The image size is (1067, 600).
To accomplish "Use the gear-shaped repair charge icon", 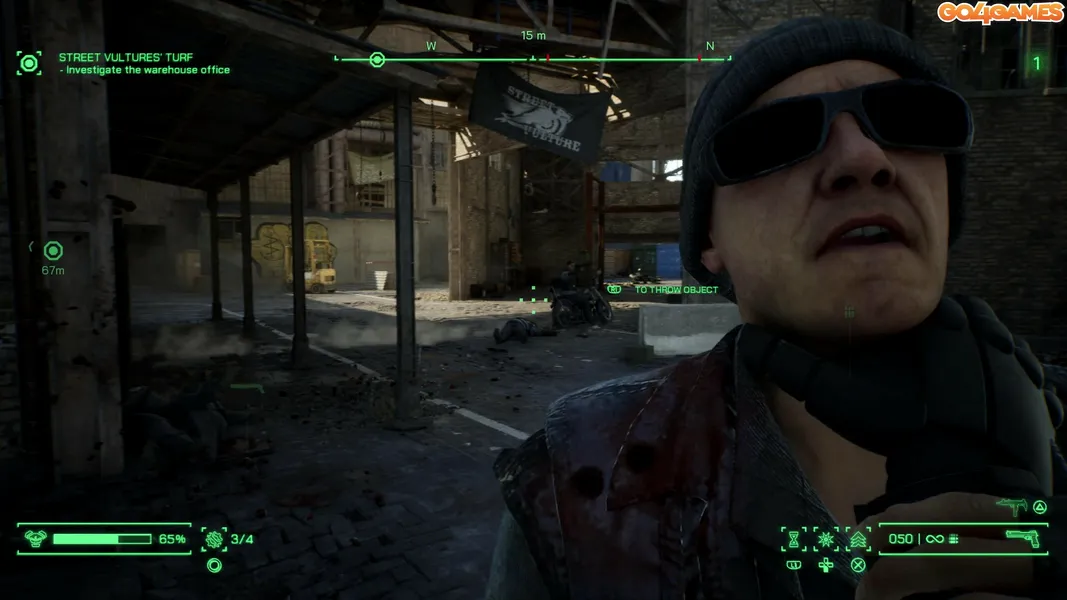I will tap(214, 539).
